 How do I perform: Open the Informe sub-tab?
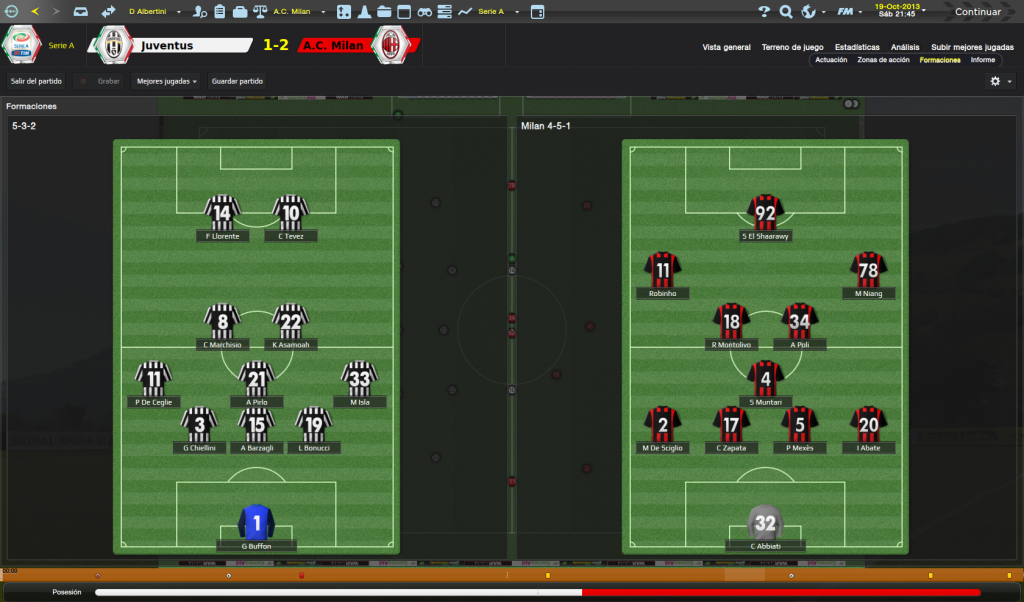pyautogui.click(x=983, y=60)
